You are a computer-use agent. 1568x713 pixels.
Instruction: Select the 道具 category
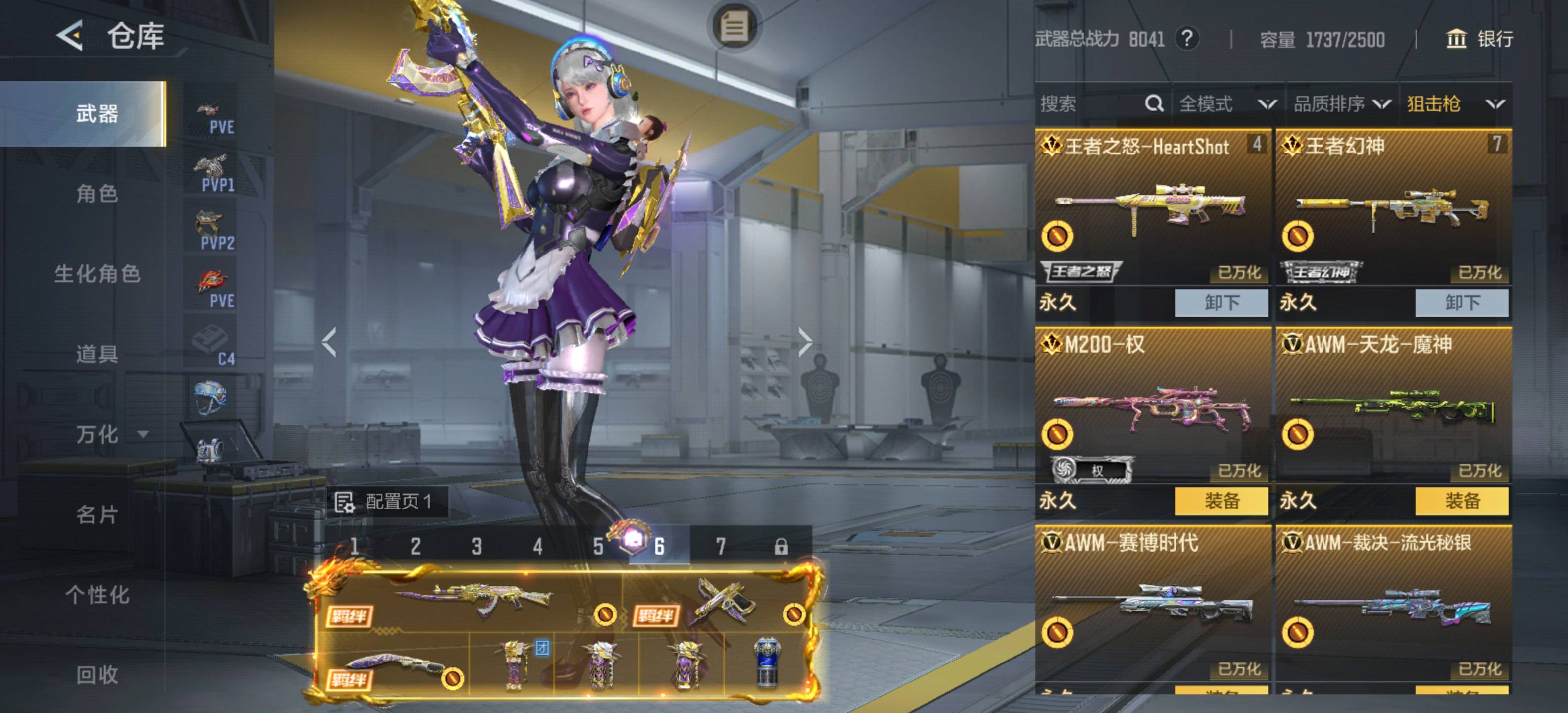(97, 354)
